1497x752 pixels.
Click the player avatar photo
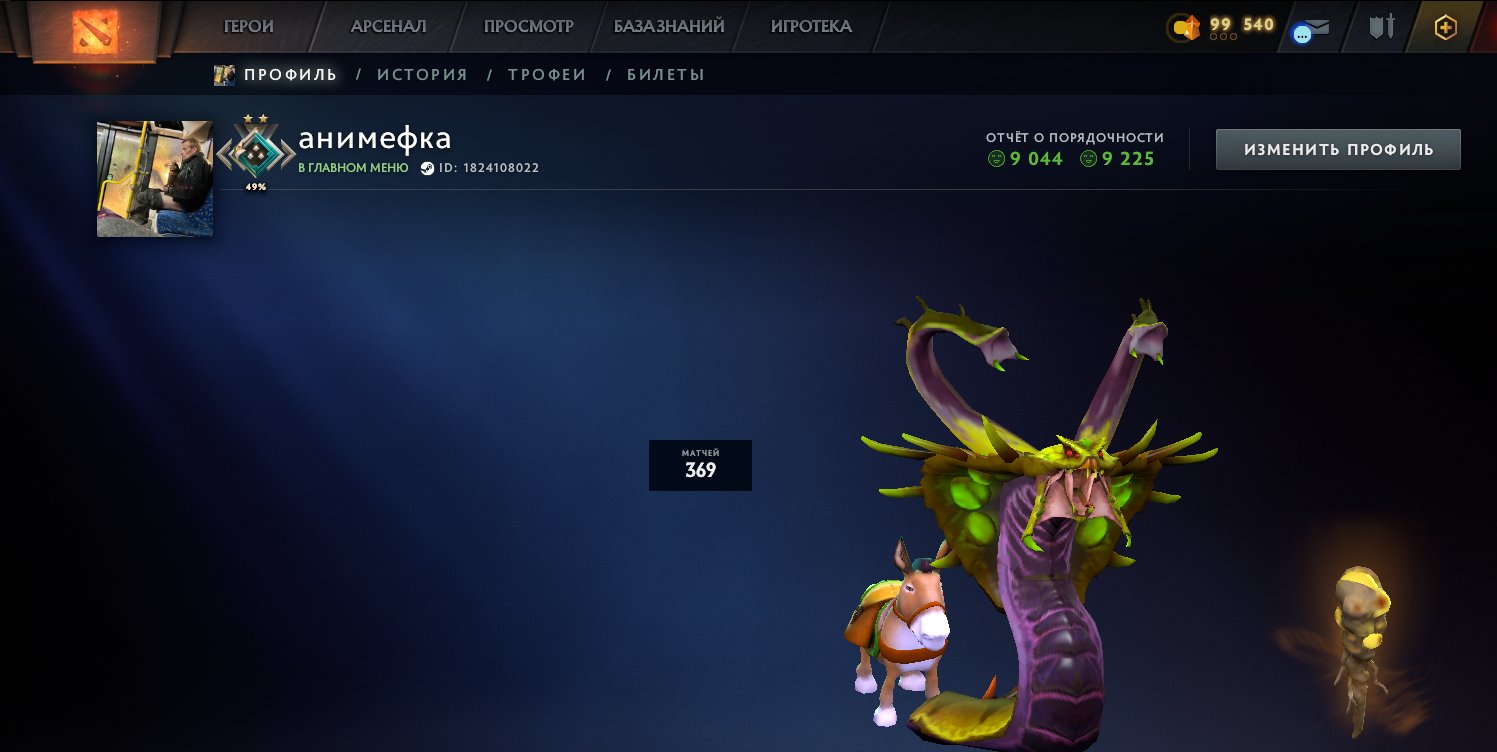tap(154, 178)
